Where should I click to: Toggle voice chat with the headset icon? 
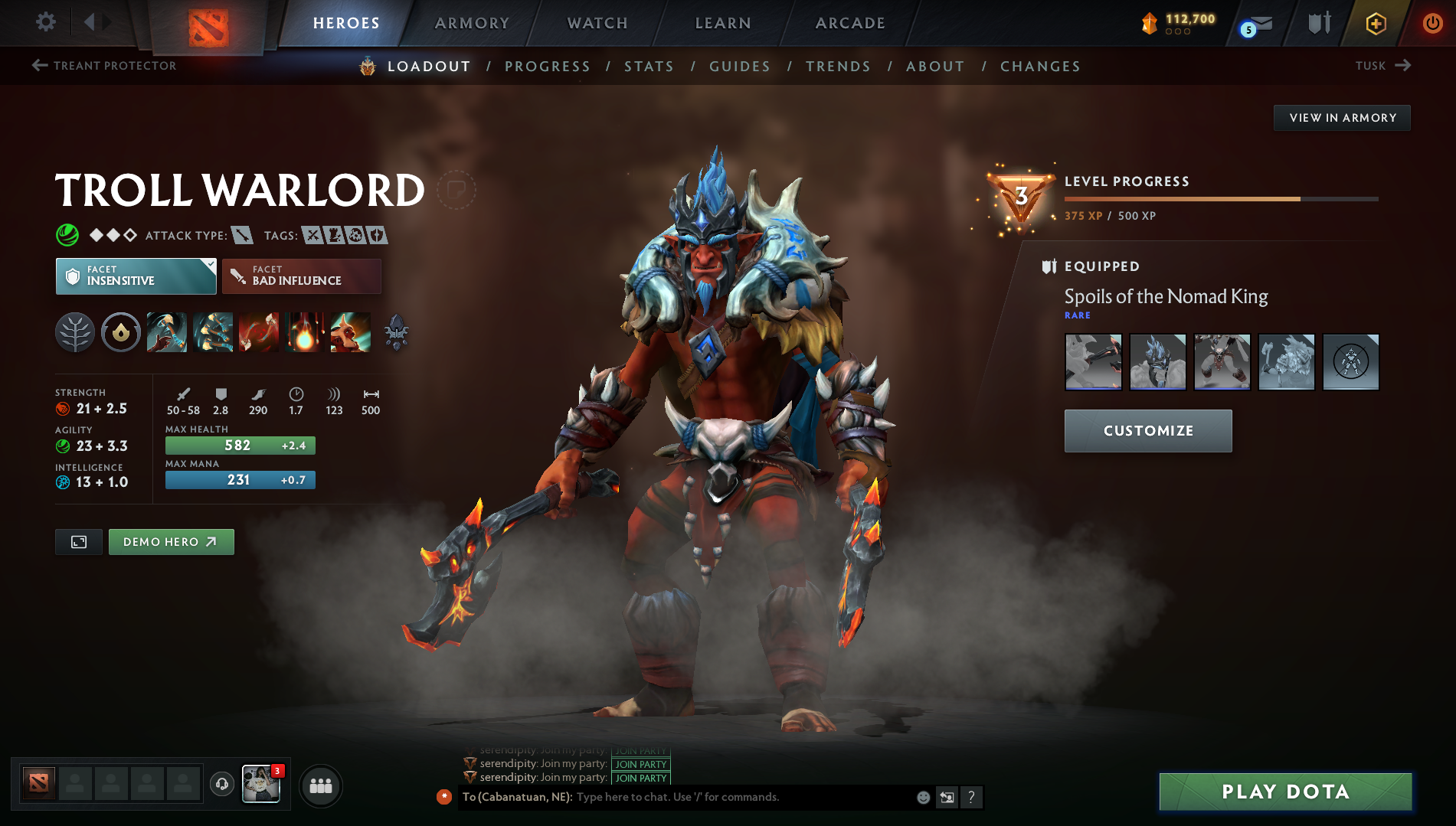click(221, 784)
